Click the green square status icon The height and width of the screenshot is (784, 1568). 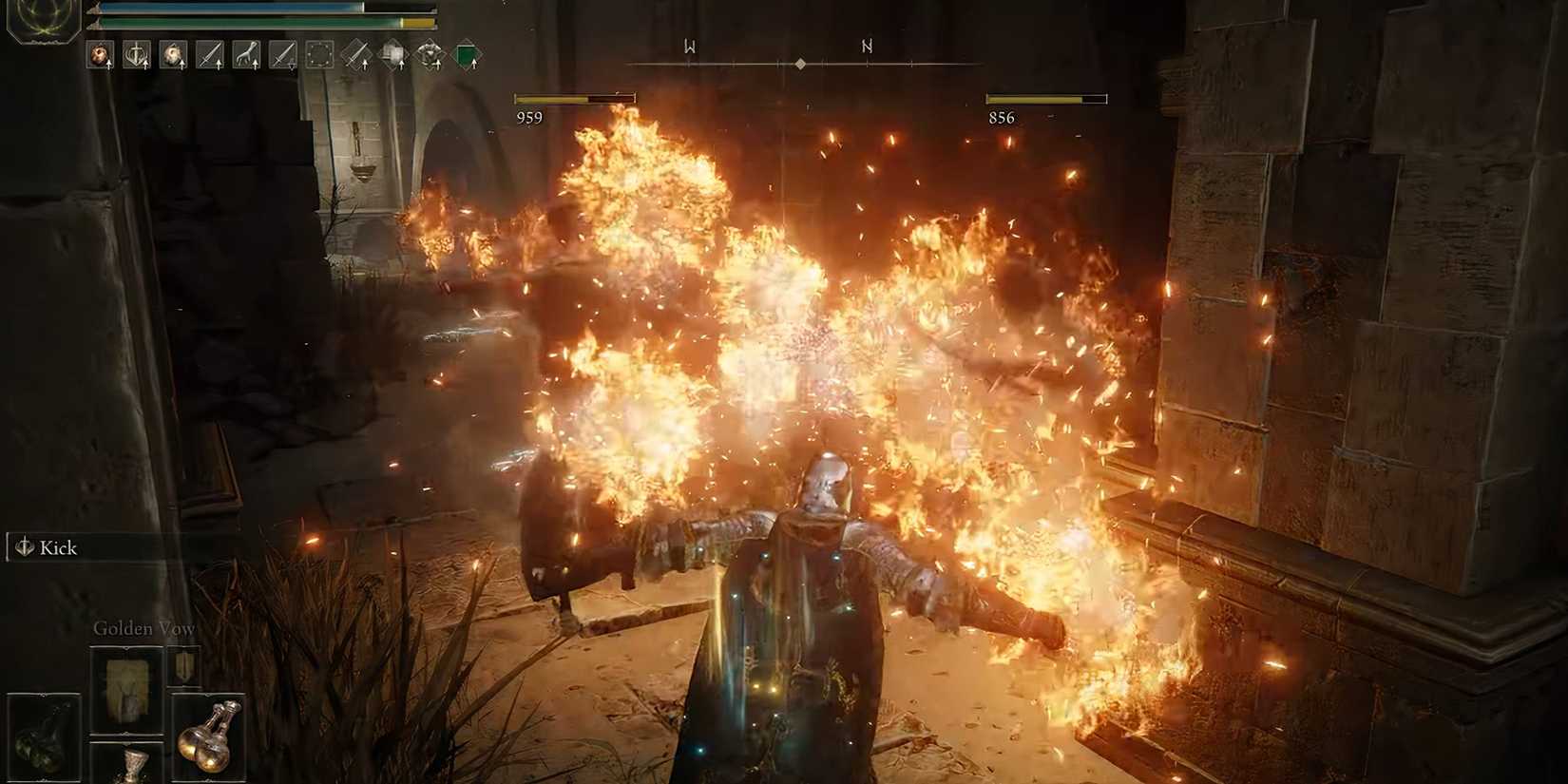467,56
